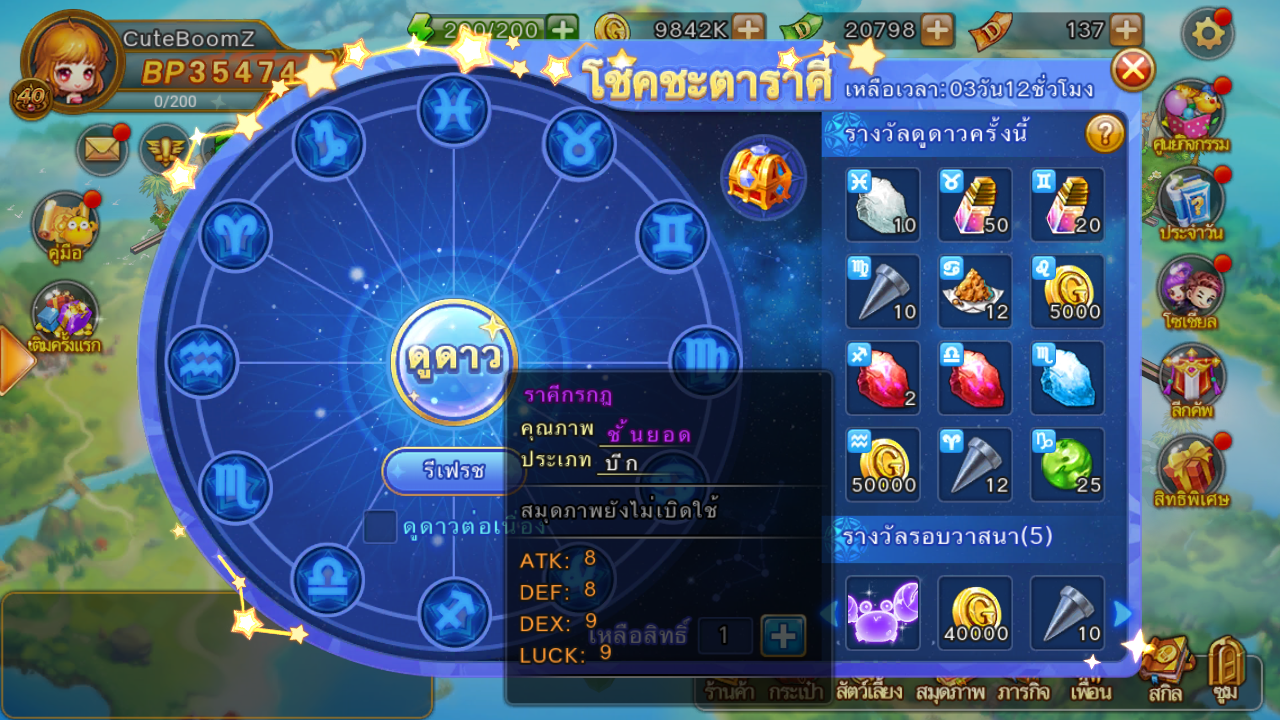Viewport: 1280px width, 720px height.
Task: Select the green orb reward with 25
Action: click(1067, 465)
